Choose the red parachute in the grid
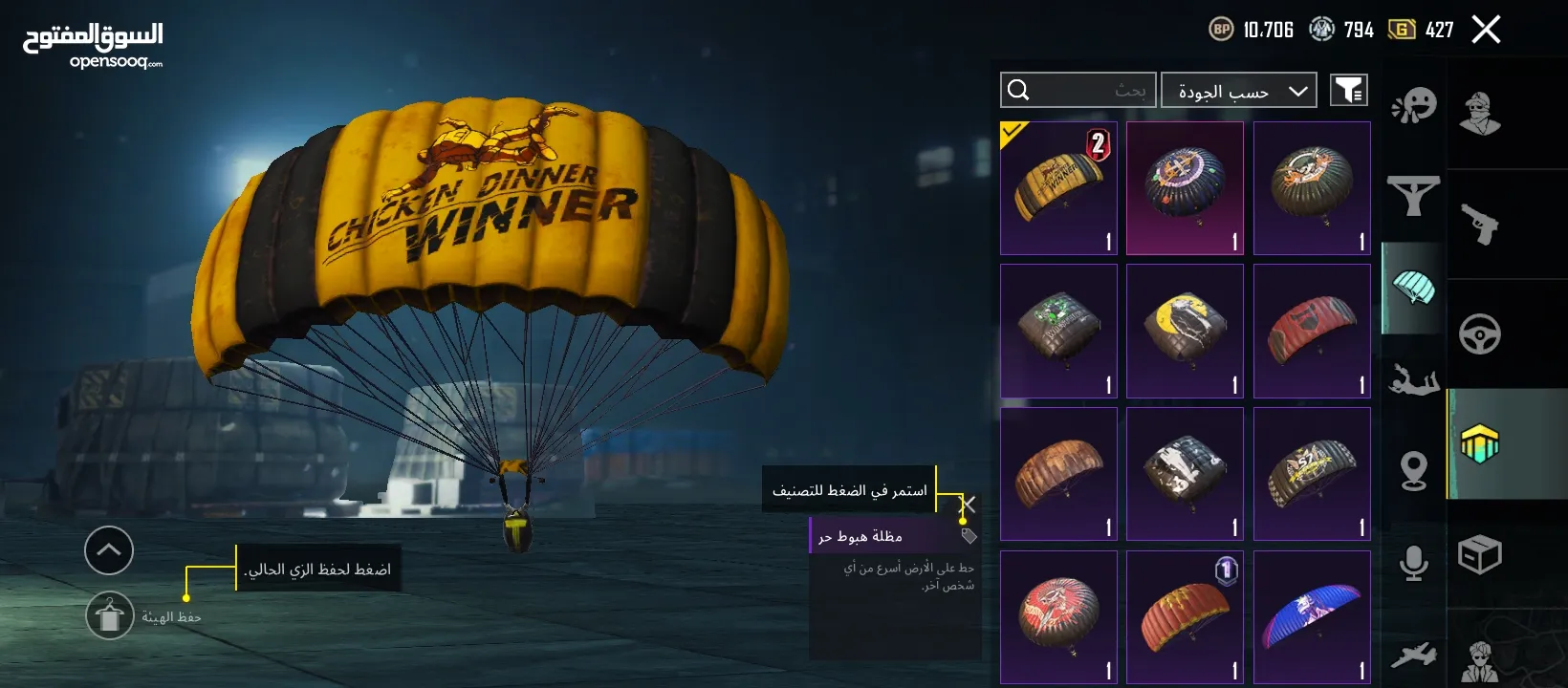 1312,331
